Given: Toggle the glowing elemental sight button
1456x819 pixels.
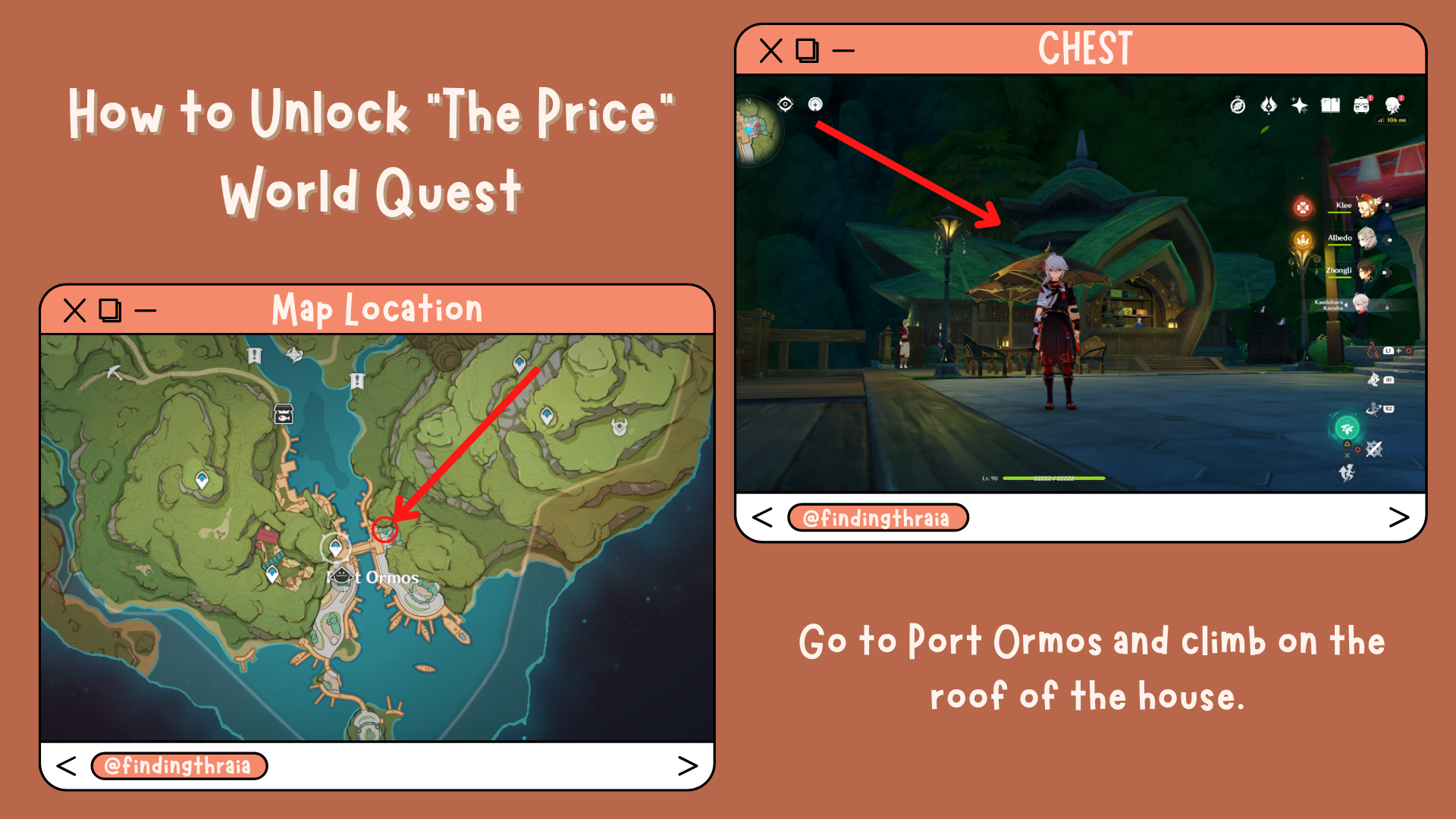Looking at the screenshot, I should (1348, 428).
